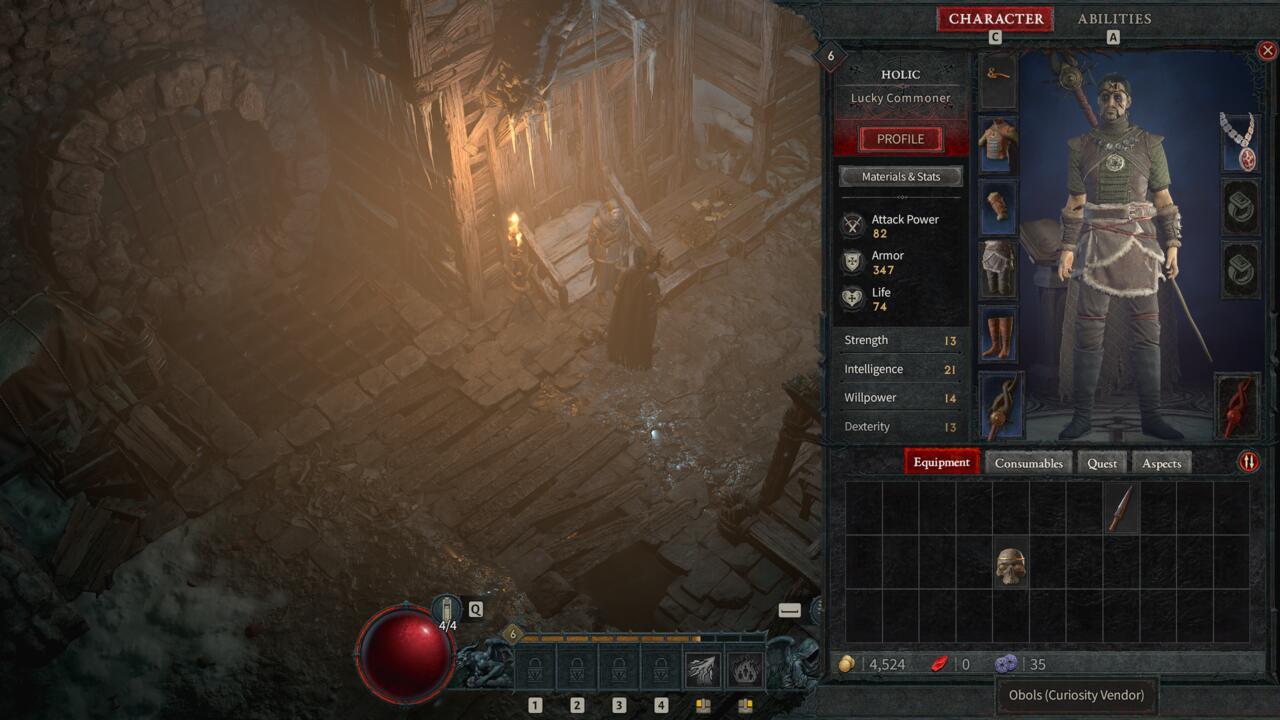Open the inventory sort icon above the grid
The height and width of the screenshot is (720, 1280).
(x=1250, y=462)
